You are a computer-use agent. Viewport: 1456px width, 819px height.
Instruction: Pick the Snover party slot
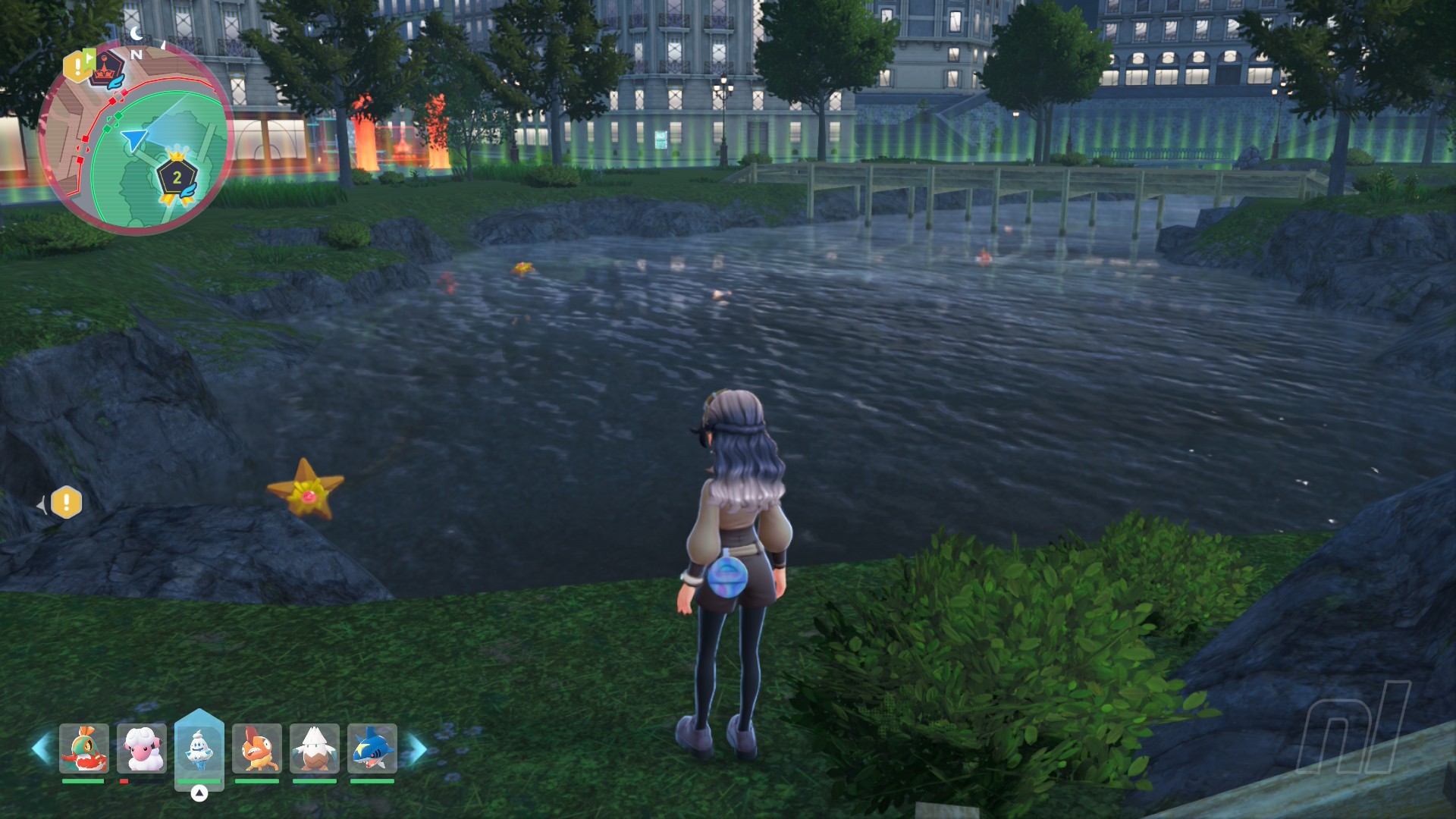point(315,749)
